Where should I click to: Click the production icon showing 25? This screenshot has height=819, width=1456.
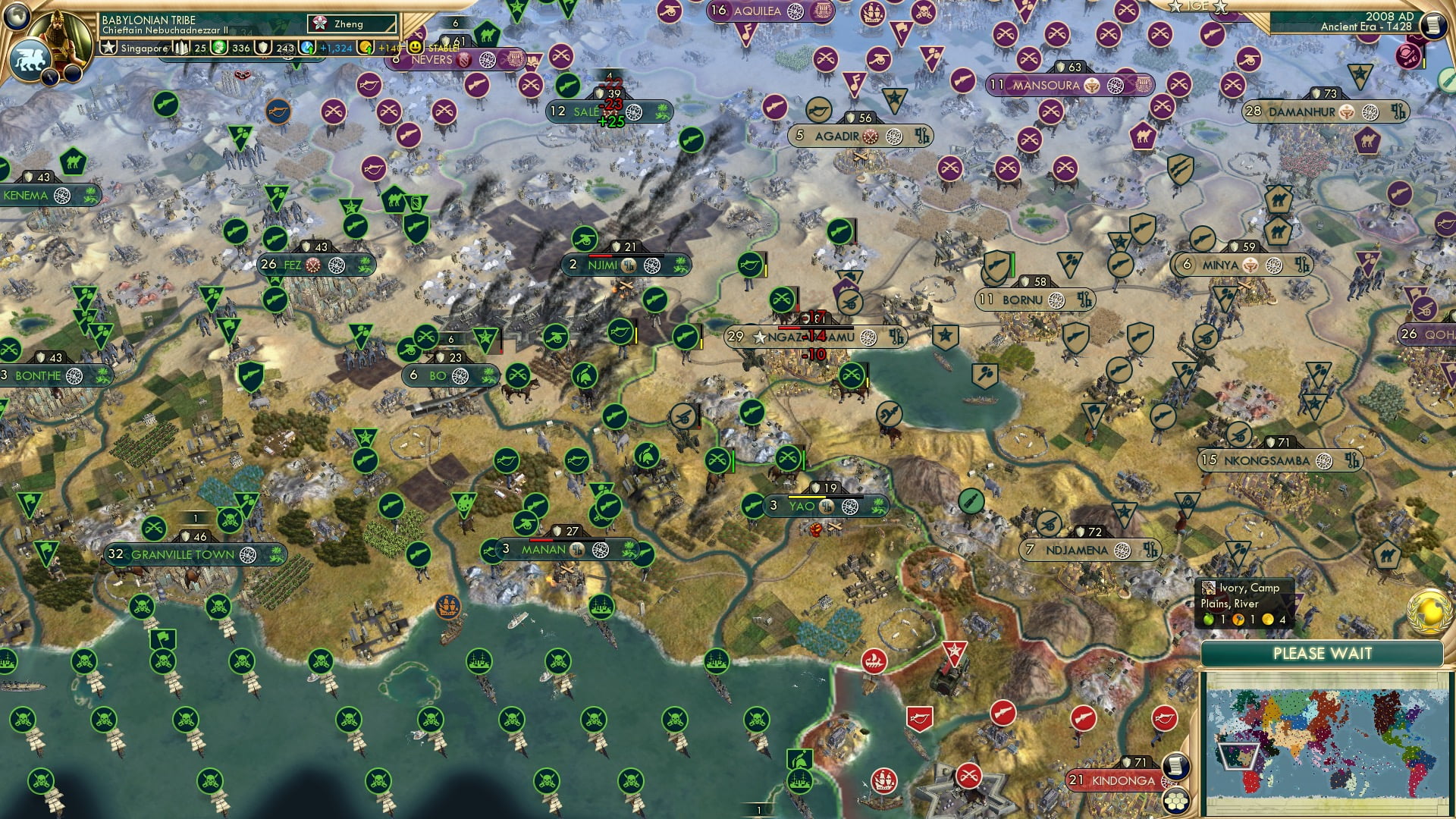[179, 49]
